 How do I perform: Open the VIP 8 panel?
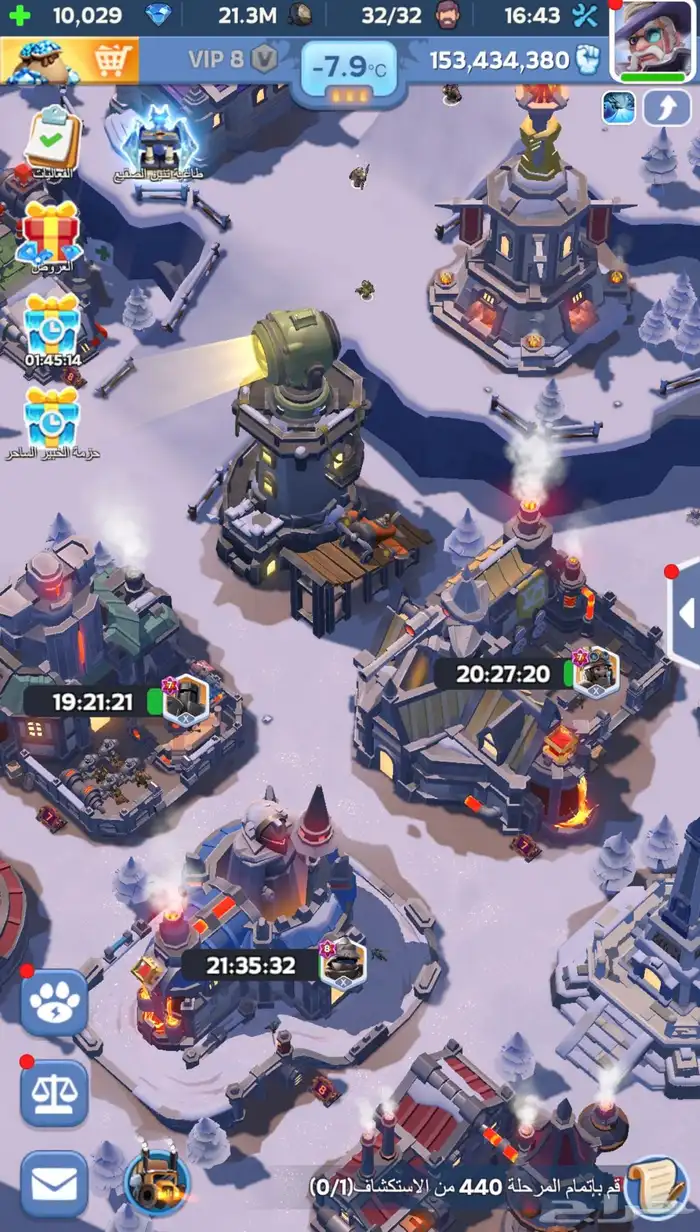(232, 59)
